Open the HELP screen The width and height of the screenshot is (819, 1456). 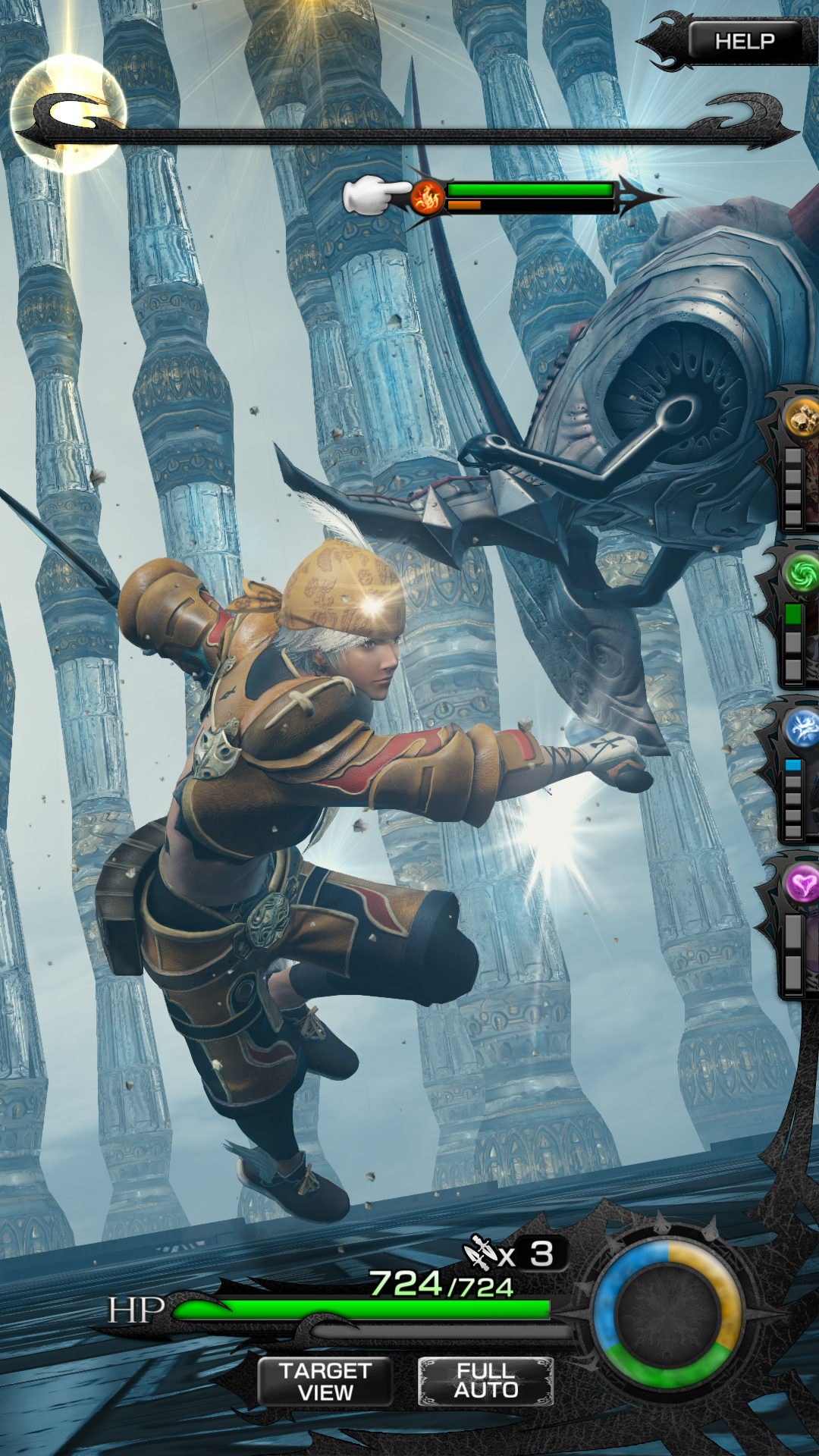click(x=744, y=41)
